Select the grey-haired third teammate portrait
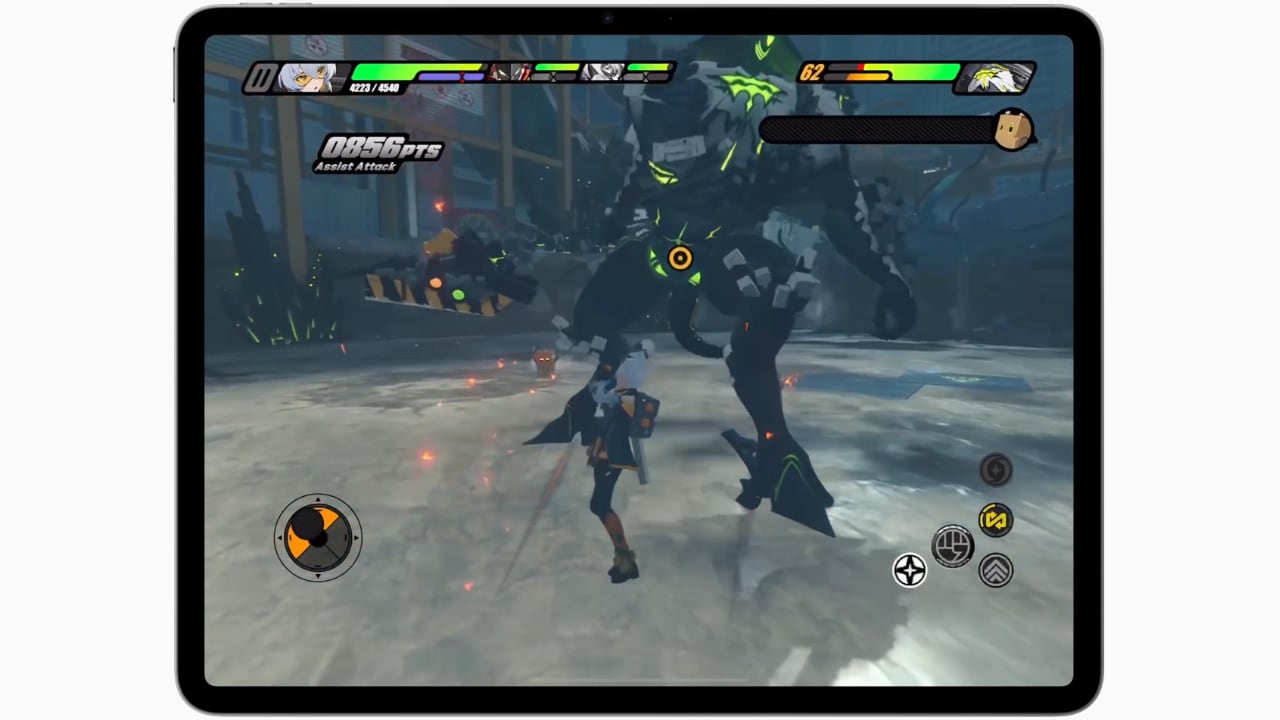This screenshot has height=720, width=1280. point(605,72)
